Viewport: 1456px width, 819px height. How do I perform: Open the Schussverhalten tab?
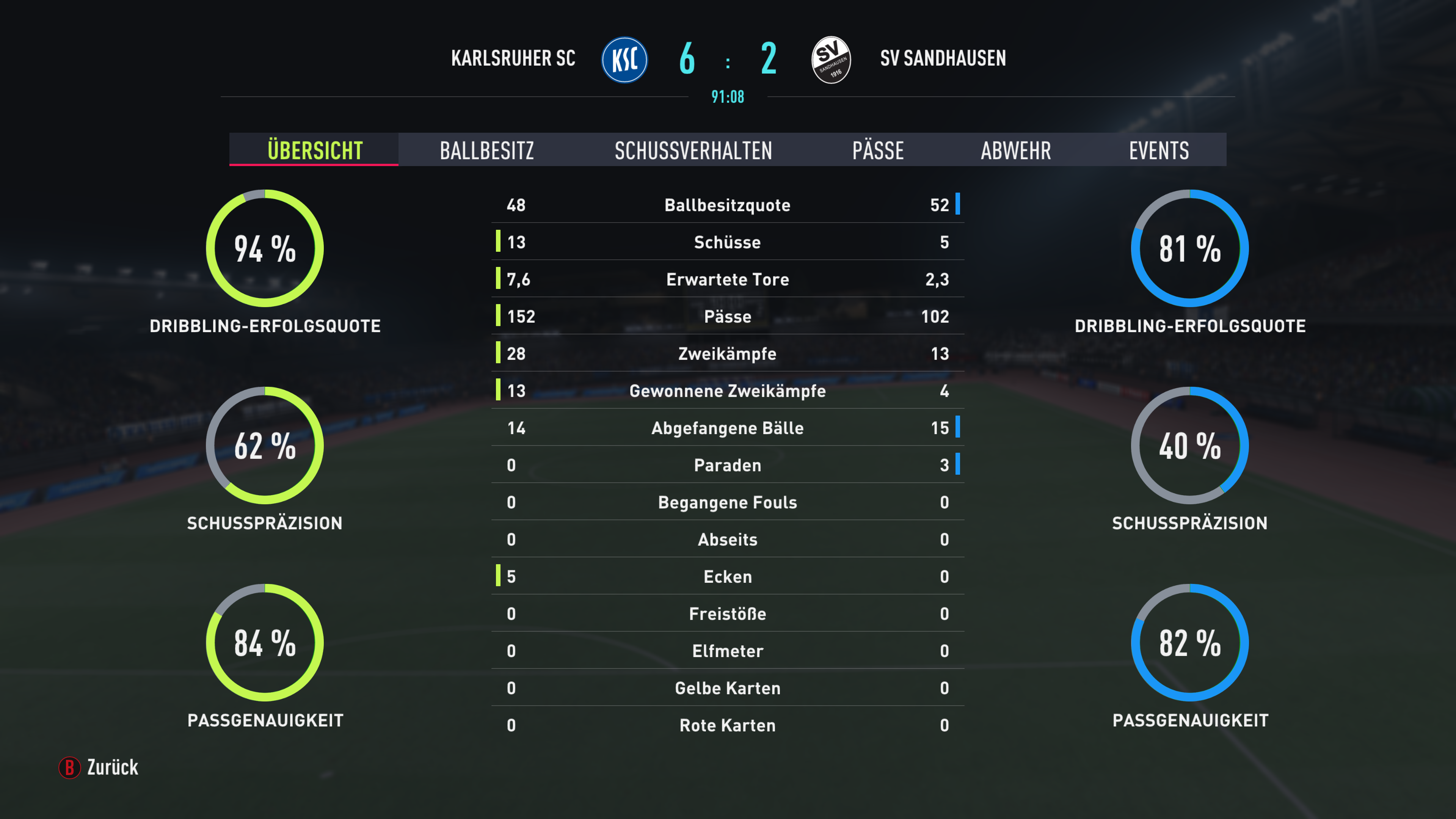[693, 151]
